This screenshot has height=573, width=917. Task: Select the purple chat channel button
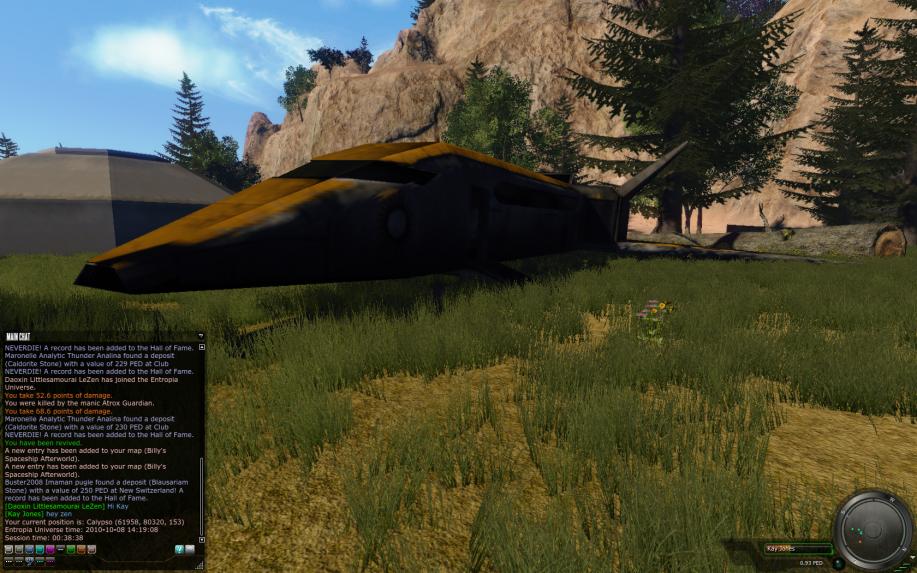click(x=49, y=549)
